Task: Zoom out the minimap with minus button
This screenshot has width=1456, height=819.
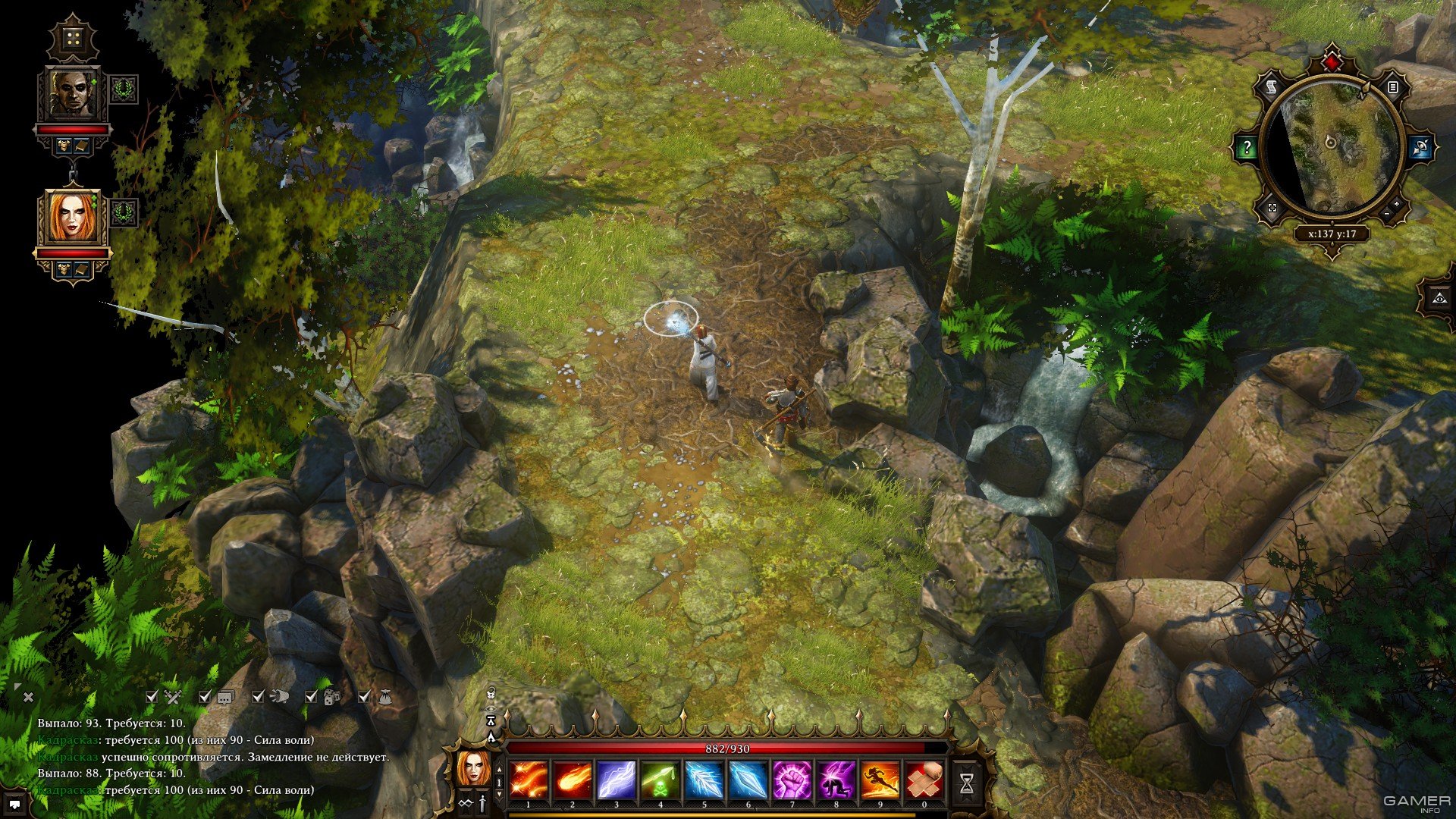Action: (x=1387, y=215)
